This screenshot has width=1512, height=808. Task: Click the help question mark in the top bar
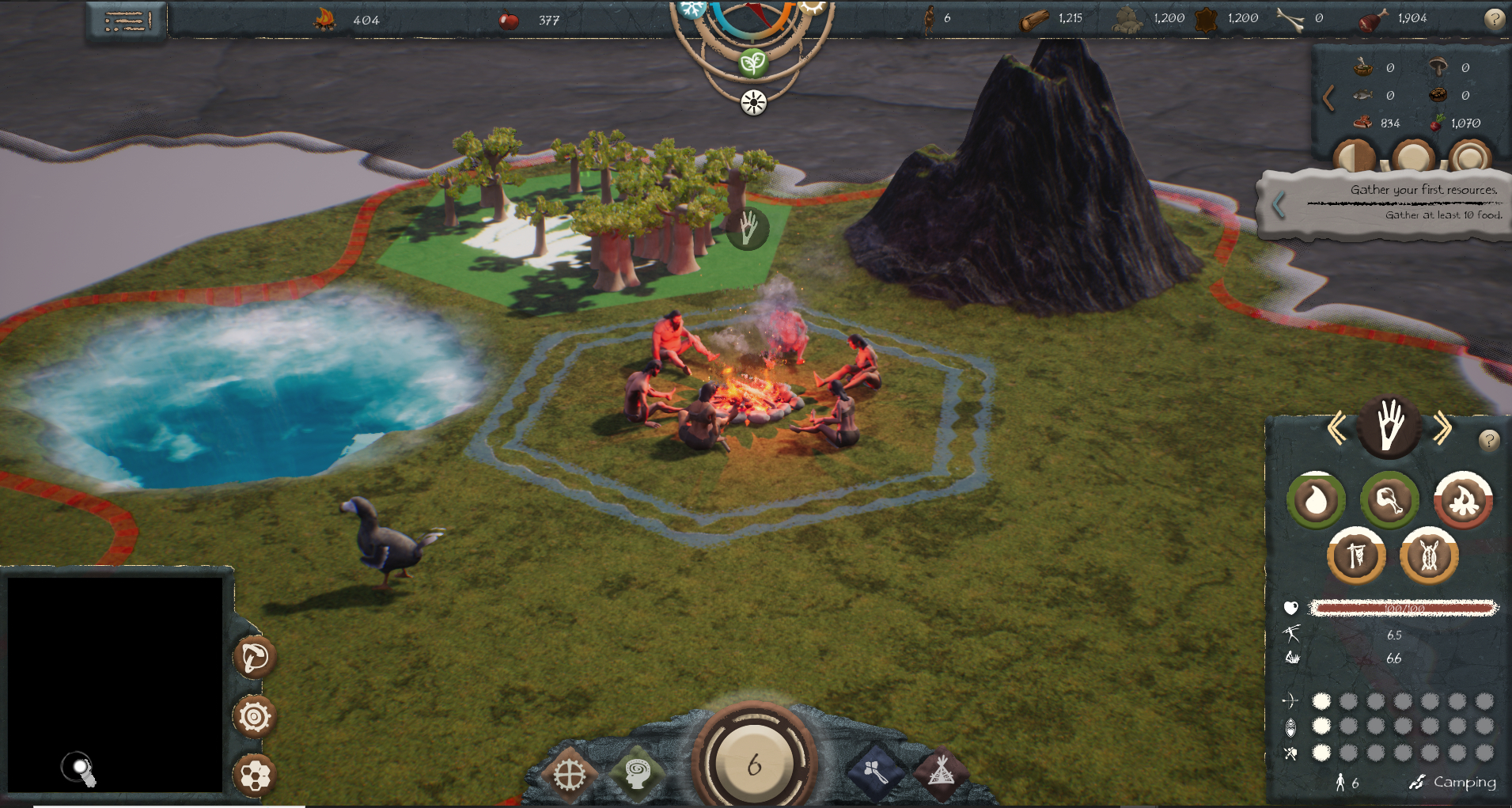[x=1494, y=19]
